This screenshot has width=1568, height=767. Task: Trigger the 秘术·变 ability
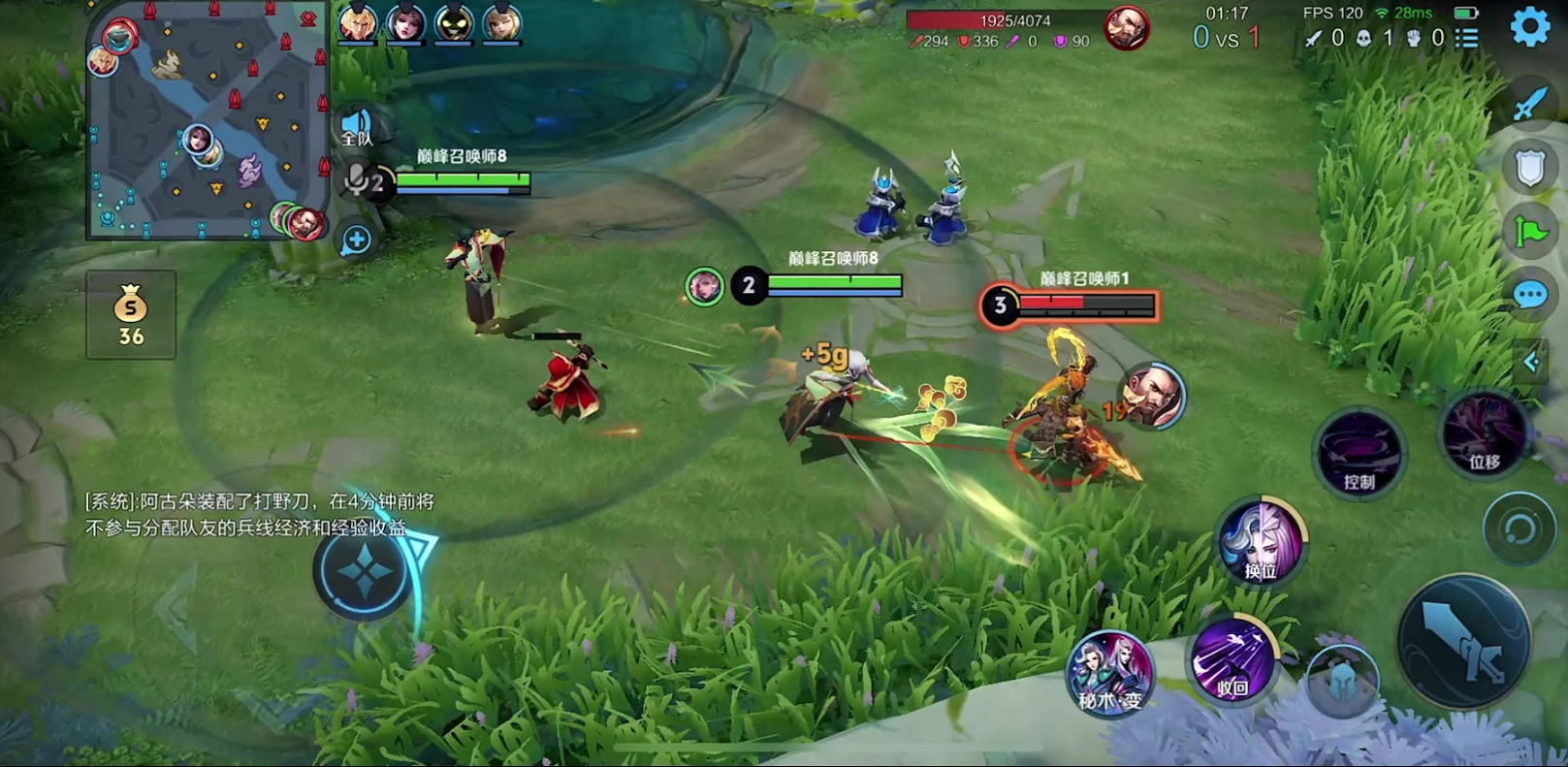tap(1110, 673)
